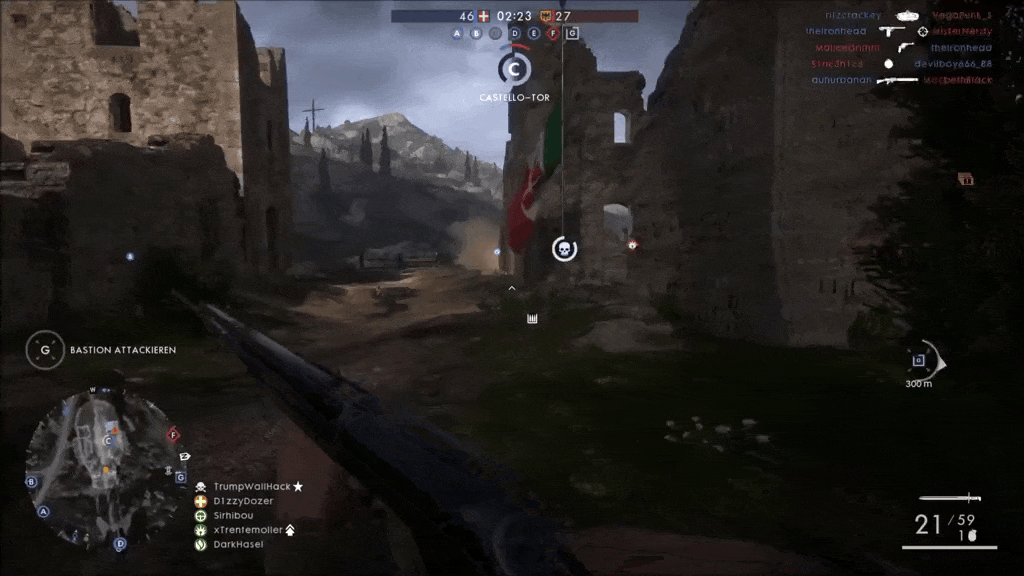Select flag B in the objective bar
The height and width of the screenshot is (576, 1024).
[476, 33]
